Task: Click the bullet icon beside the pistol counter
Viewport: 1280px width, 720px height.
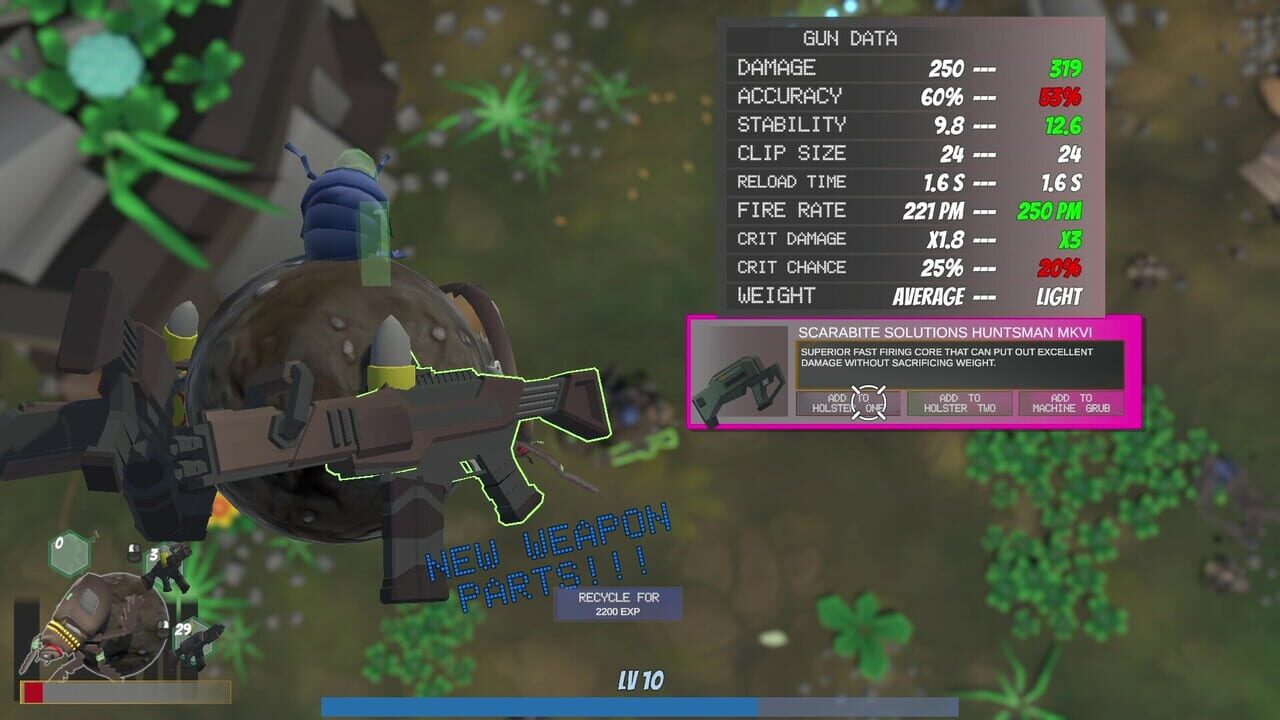Action: pyautogui.click(x=162, y=627)
